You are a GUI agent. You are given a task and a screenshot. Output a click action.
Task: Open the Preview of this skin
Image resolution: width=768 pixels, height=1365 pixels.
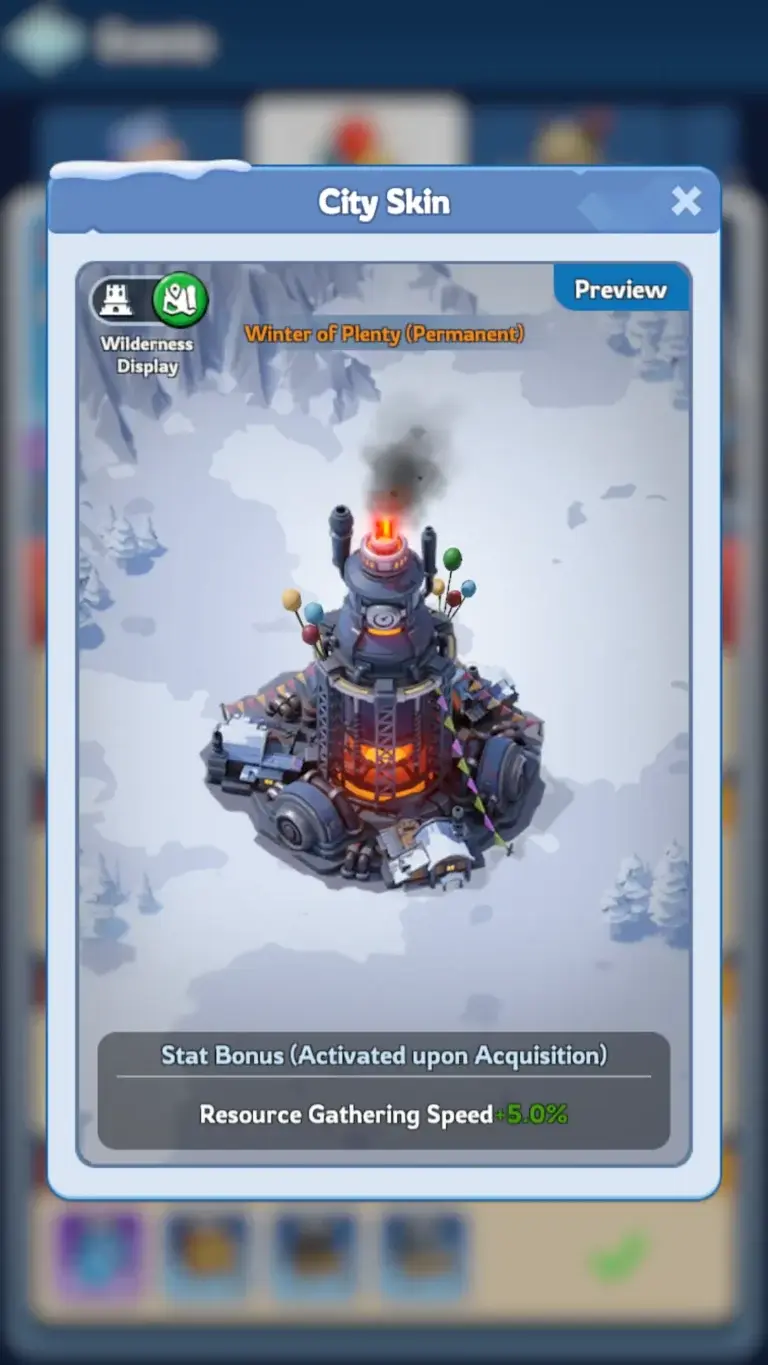tap(620, 290)
